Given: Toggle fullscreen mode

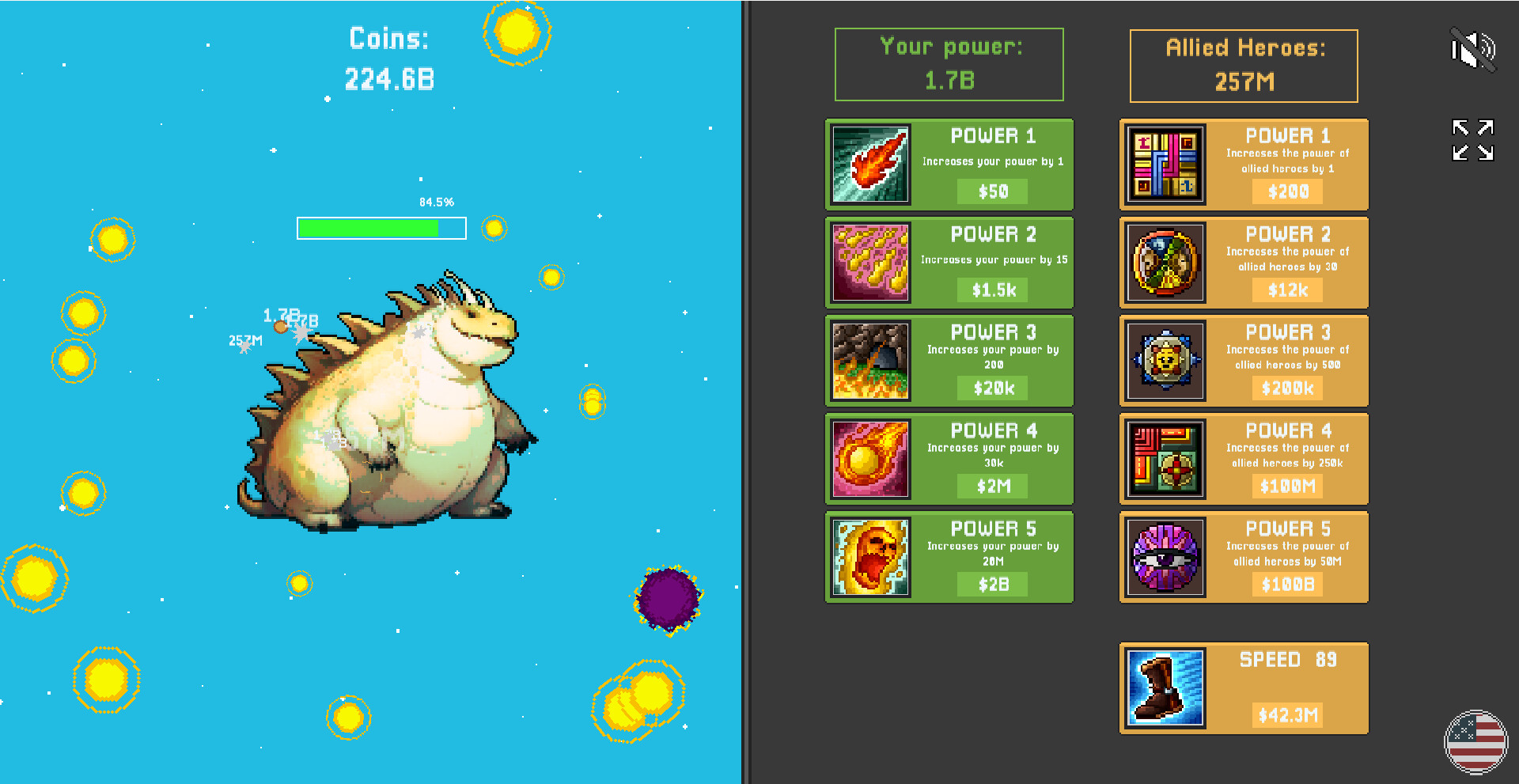Looking at the screenshot, I should click(1472, 140).
